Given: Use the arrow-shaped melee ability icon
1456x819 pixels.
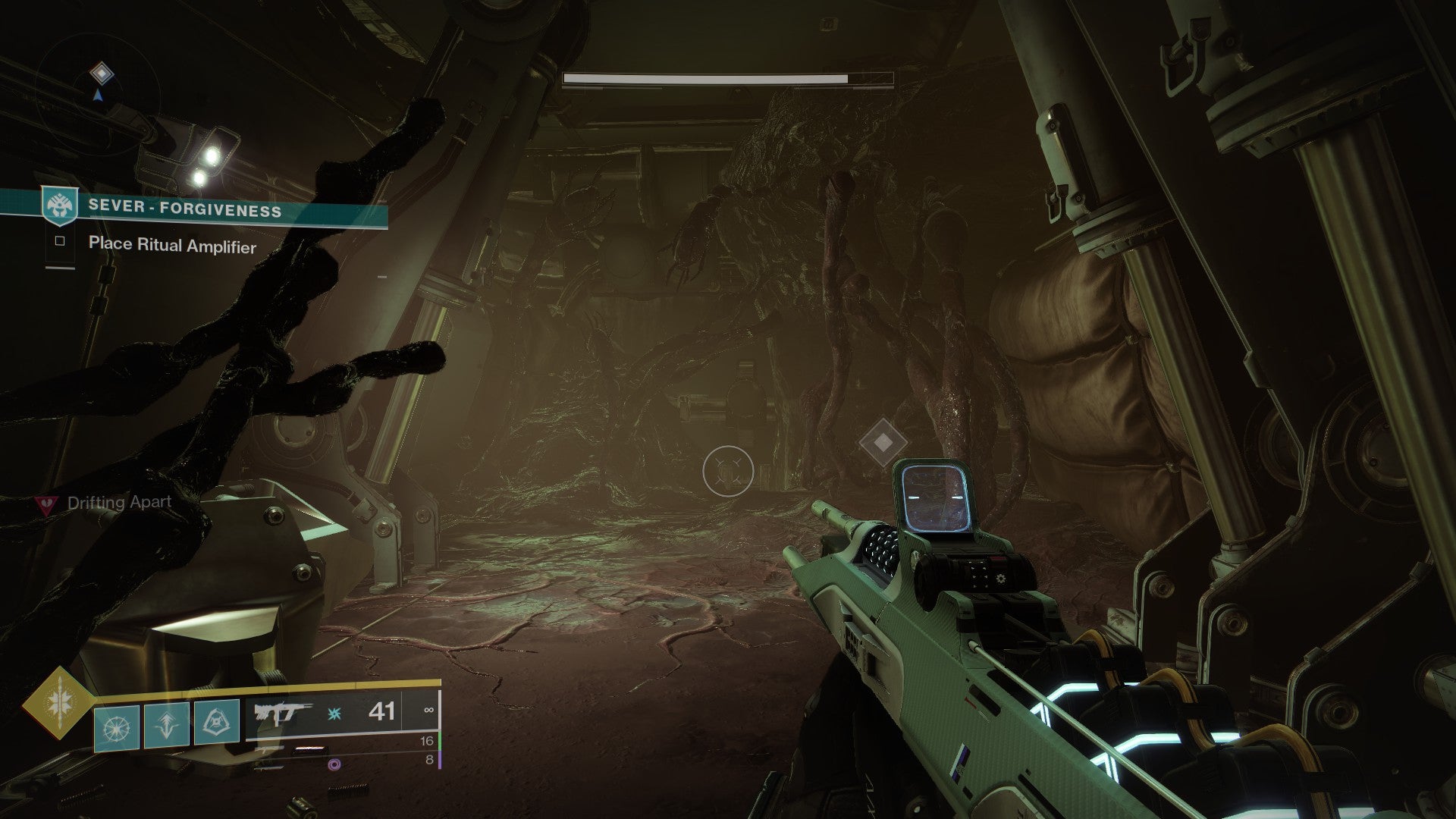Looking at the screenshot, I should (166, 726).
